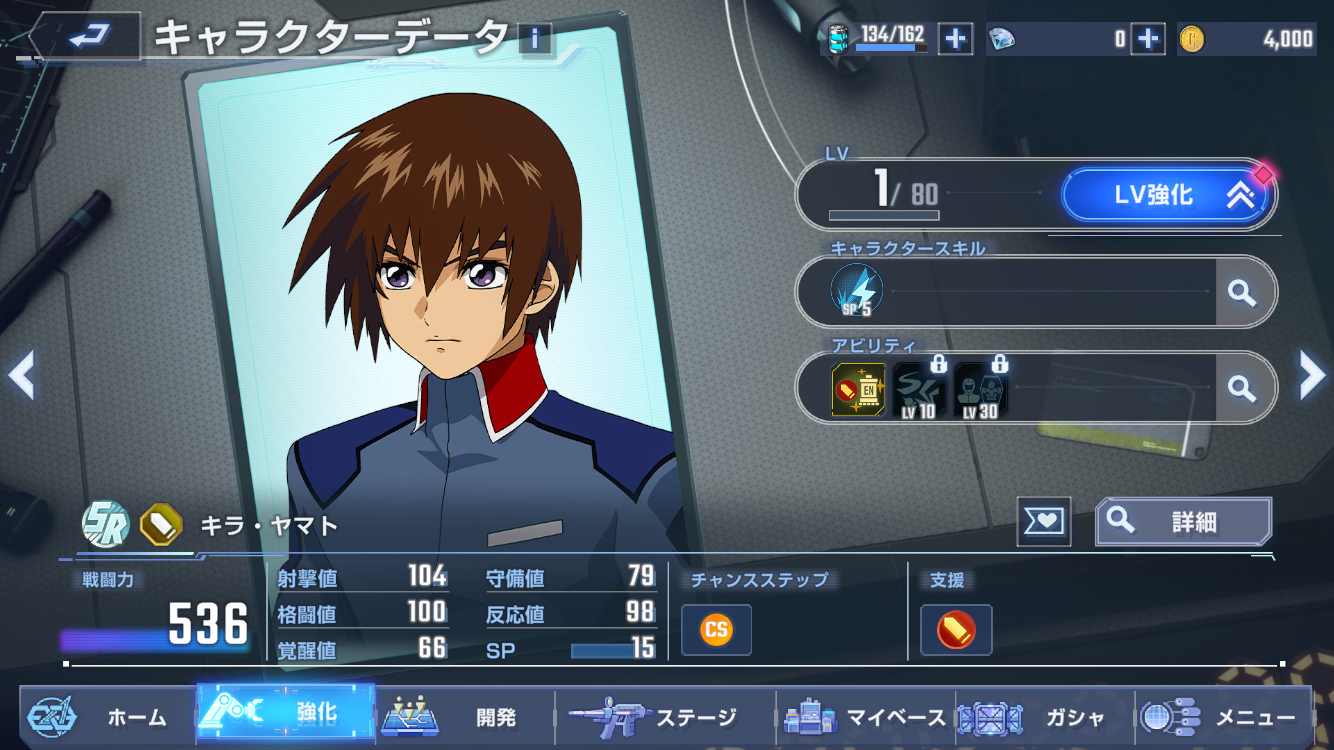Add diamonds with the plus button
1334x750 pixels.
(x=1148, y=39)
